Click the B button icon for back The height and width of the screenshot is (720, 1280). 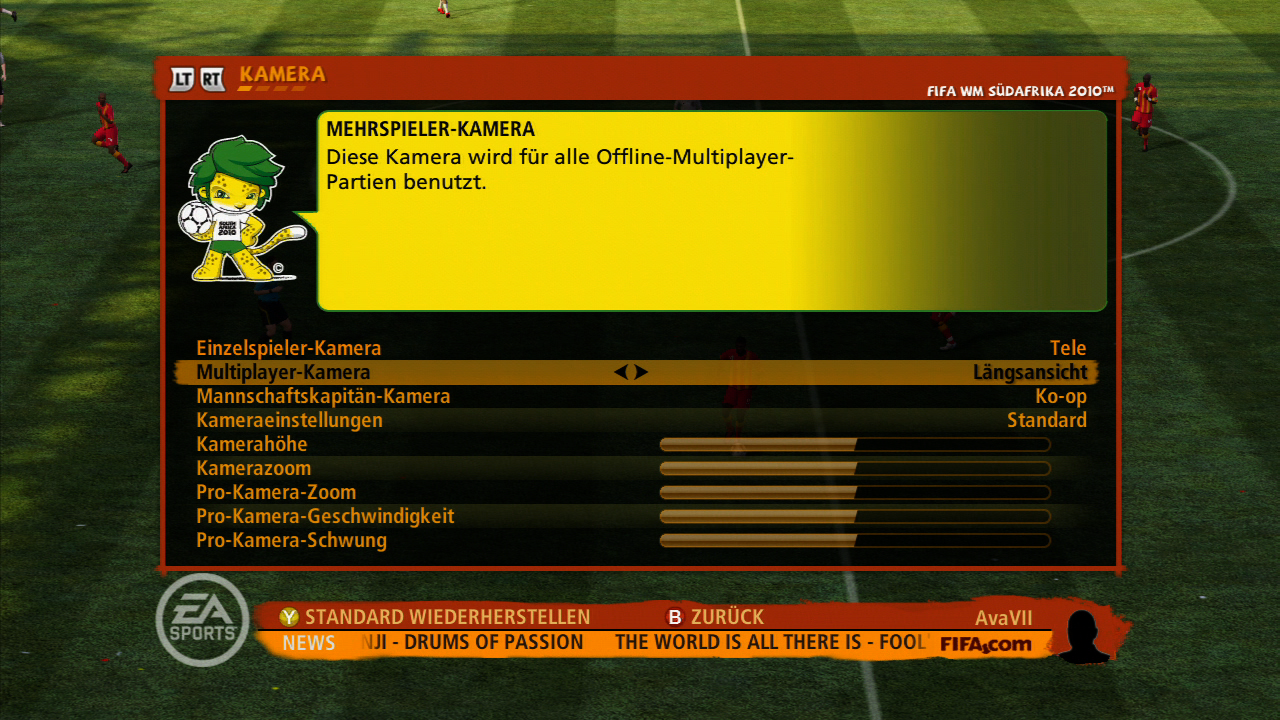(674, 616)
